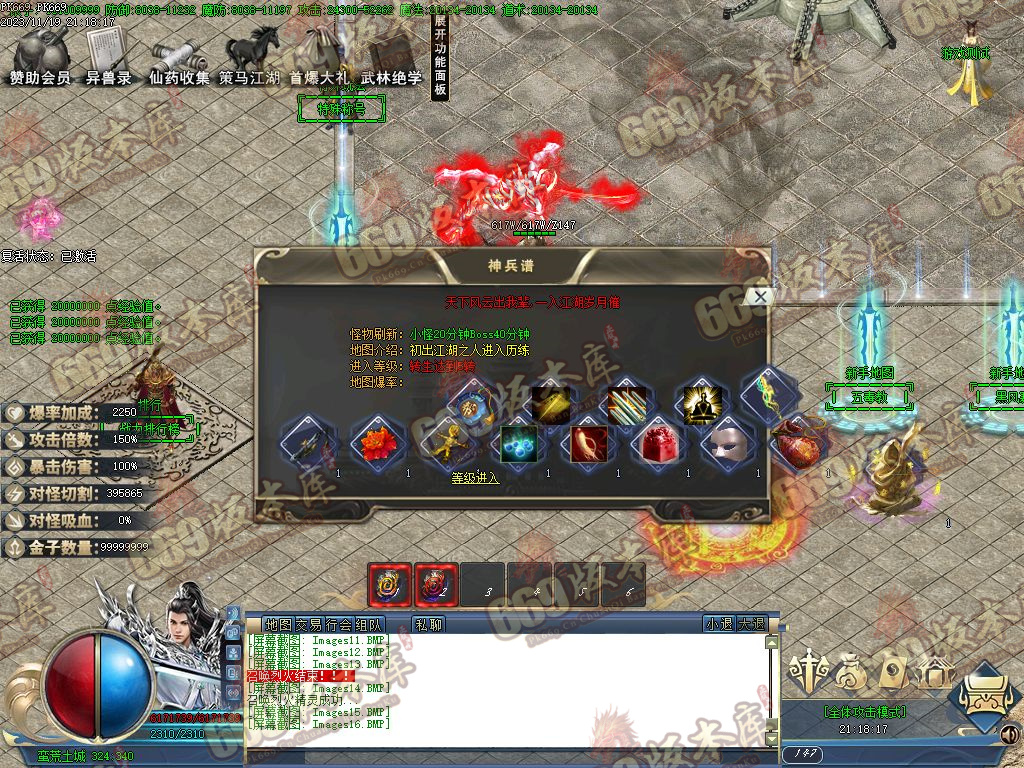Screen dimensions: 1024x768
Task: Select the meditating figure skill icon
Action: point(700,405)
